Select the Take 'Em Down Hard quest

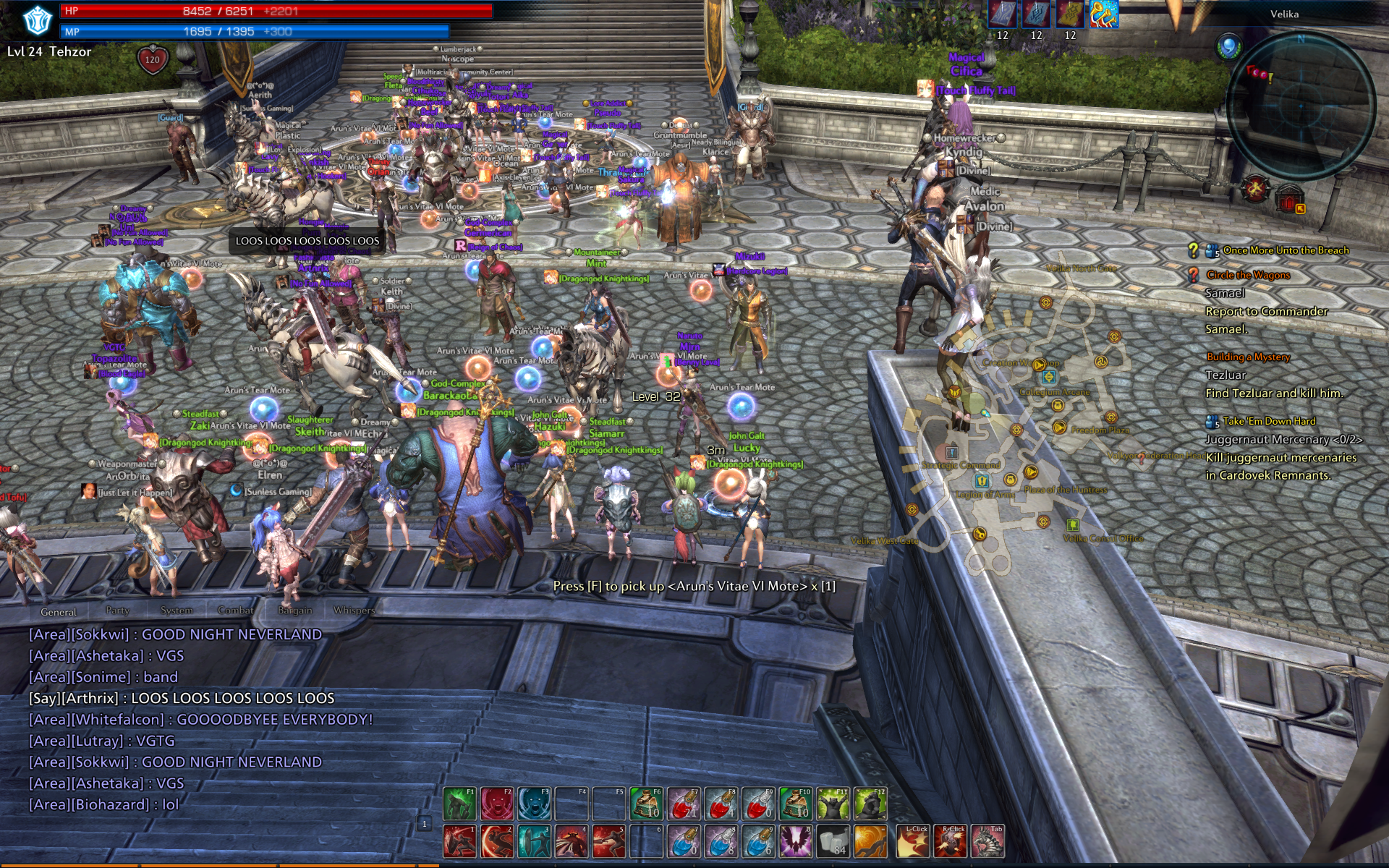(x=1269, y=421)
